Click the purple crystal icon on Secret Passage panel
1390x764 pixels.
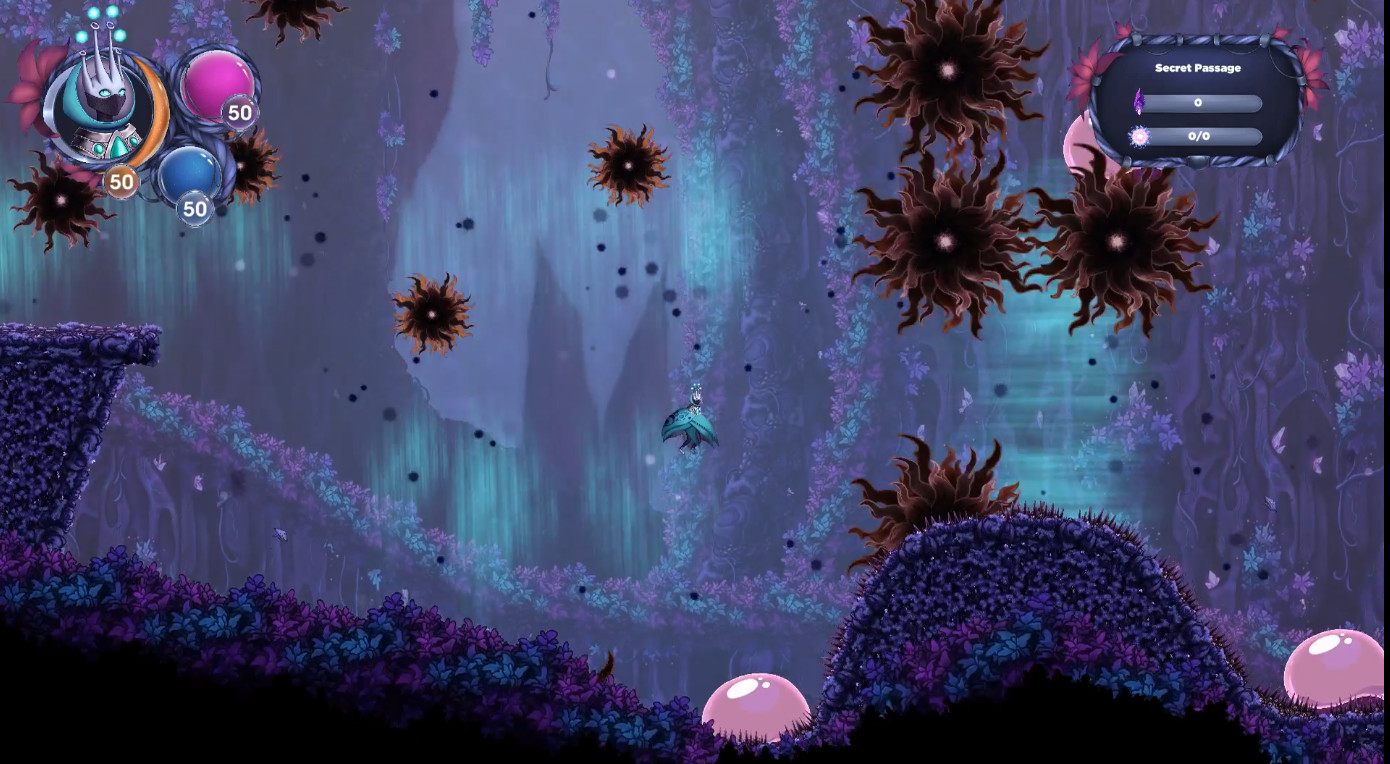tap(1141, 101)
